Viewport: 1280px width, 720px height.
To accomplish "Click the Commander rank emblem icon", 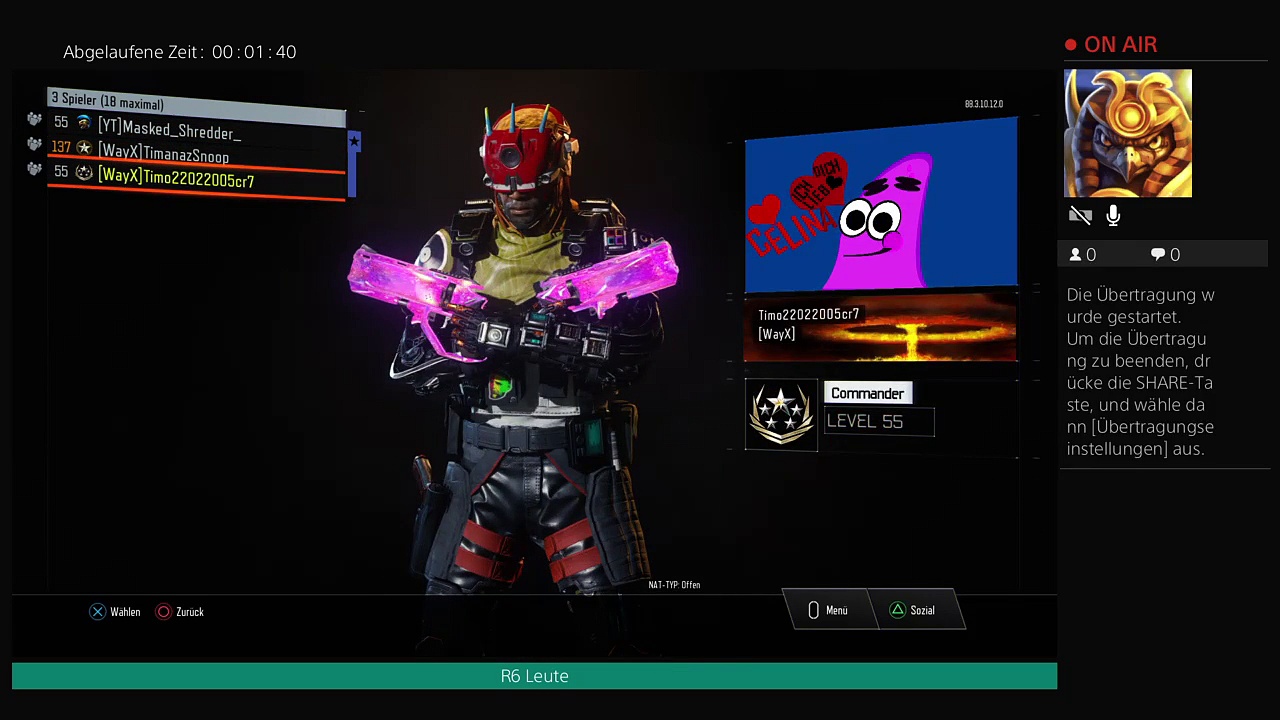I will (781, 413).
